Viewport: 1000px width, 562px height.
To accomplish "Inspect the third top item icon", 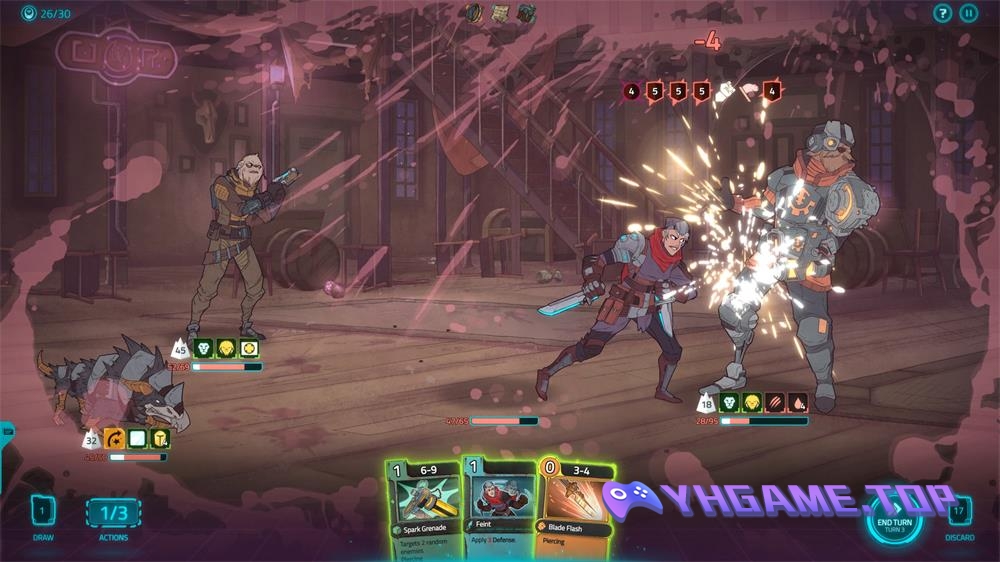I will coord(526,13).
